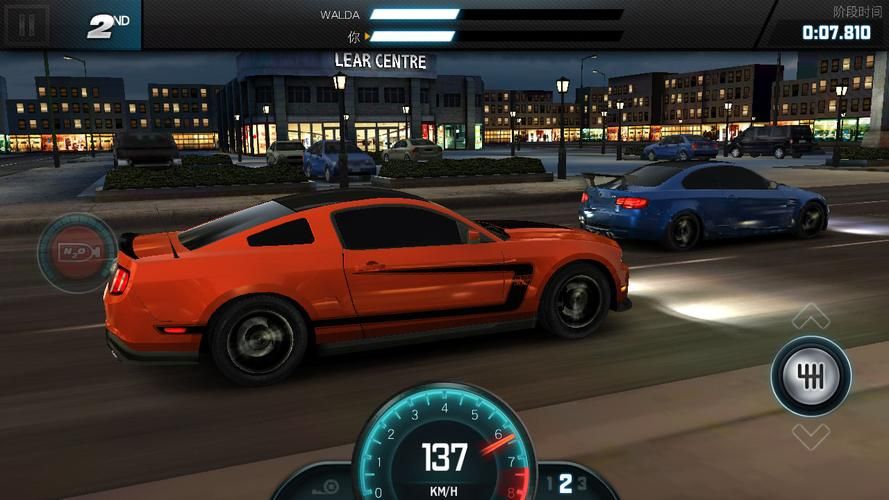Shift up with the up arrow
This screenshot has height=500, width=889.
[x=811, y=317]
